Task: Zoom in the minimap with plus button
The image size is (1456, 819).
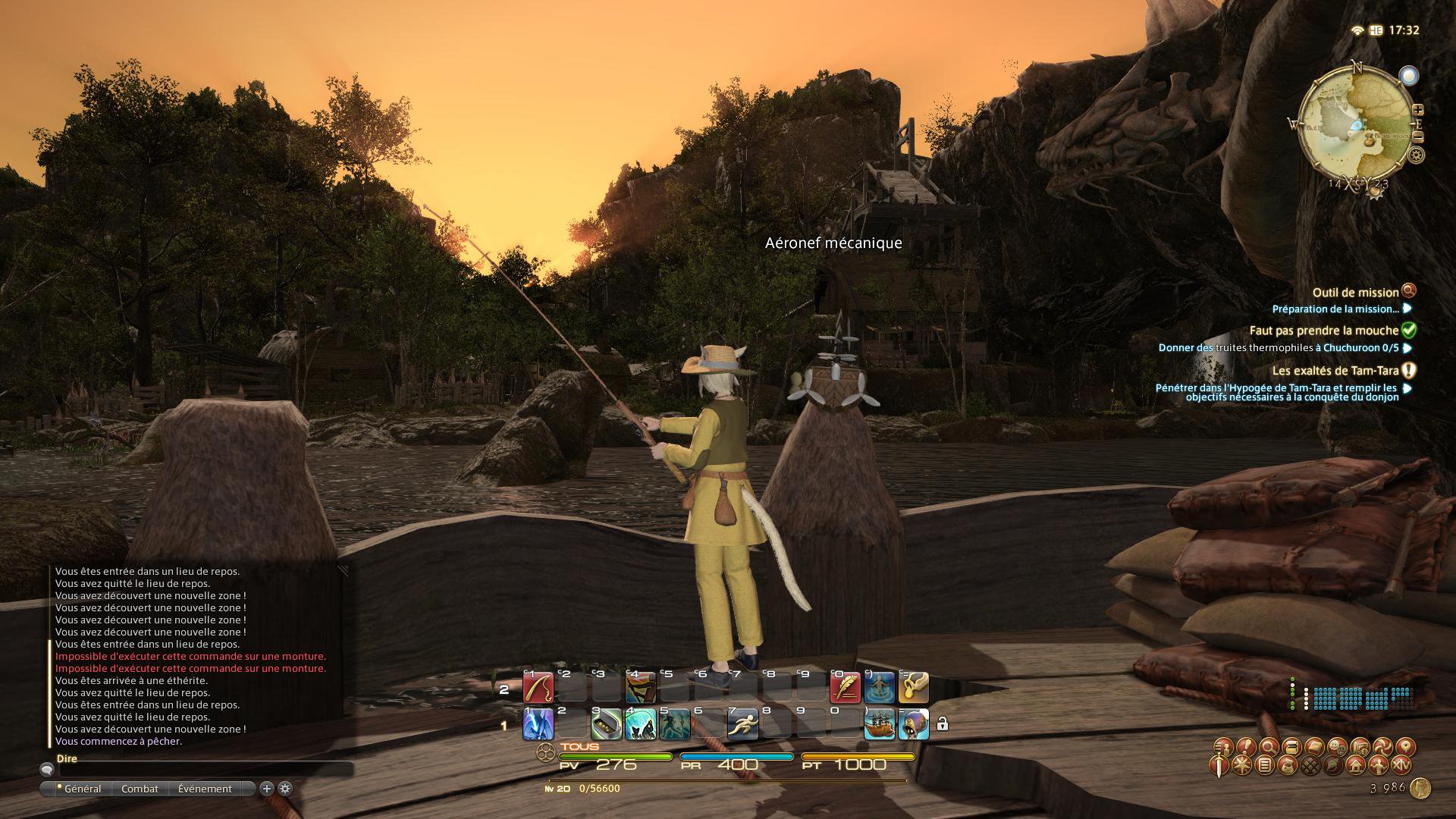Action: [x=1417, y=110]
